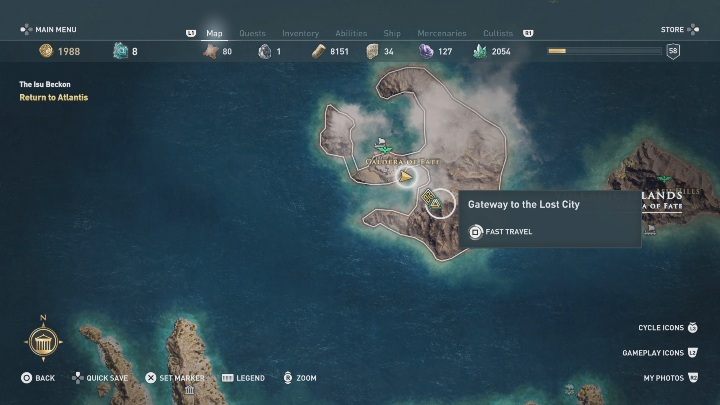Cycle the map icons
720x405 pixels.
(667, 328)
